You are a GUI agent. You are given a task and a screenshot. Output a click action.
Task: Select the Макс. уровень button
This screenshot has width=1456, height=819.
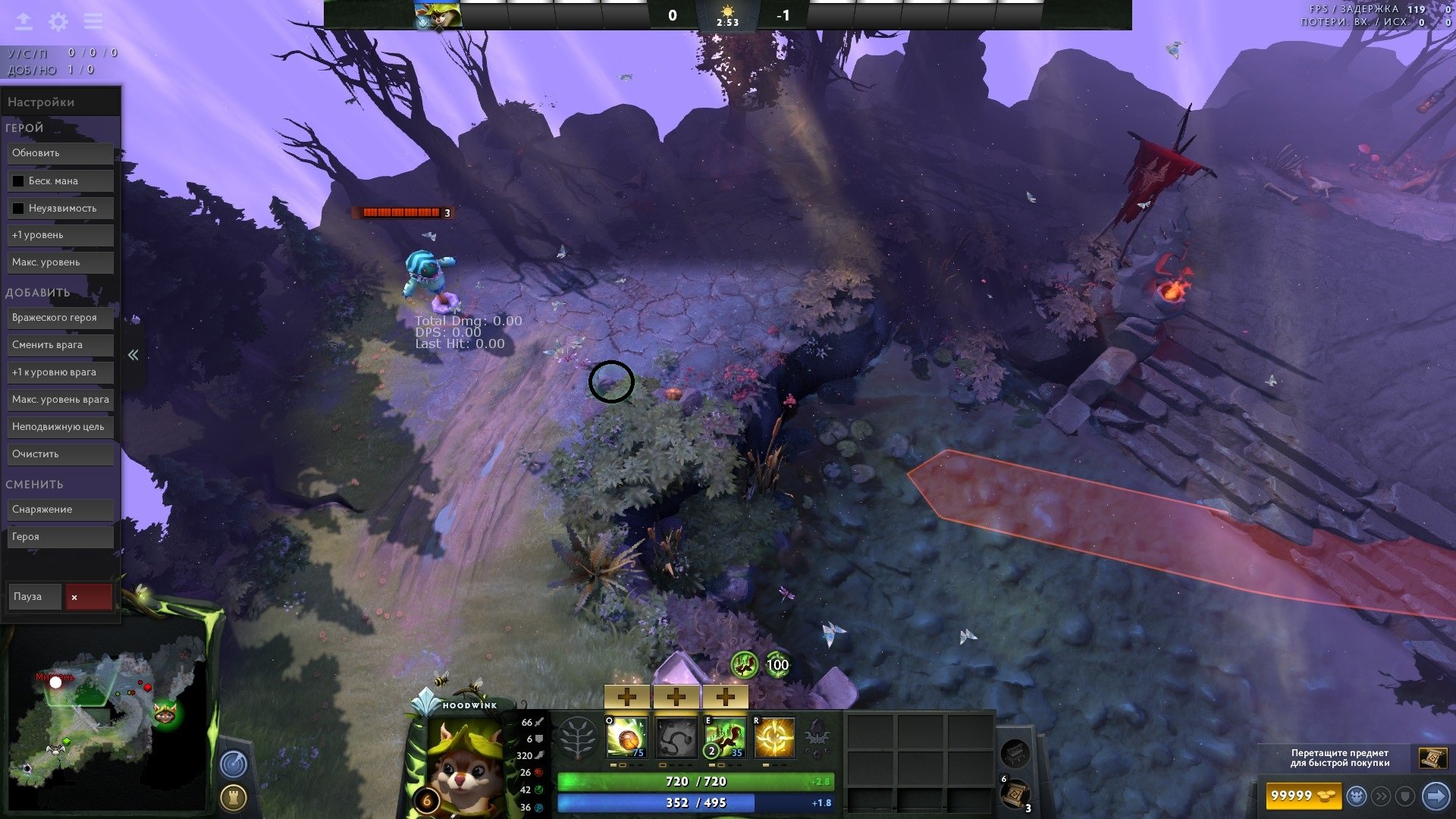(x=61, y=262)
